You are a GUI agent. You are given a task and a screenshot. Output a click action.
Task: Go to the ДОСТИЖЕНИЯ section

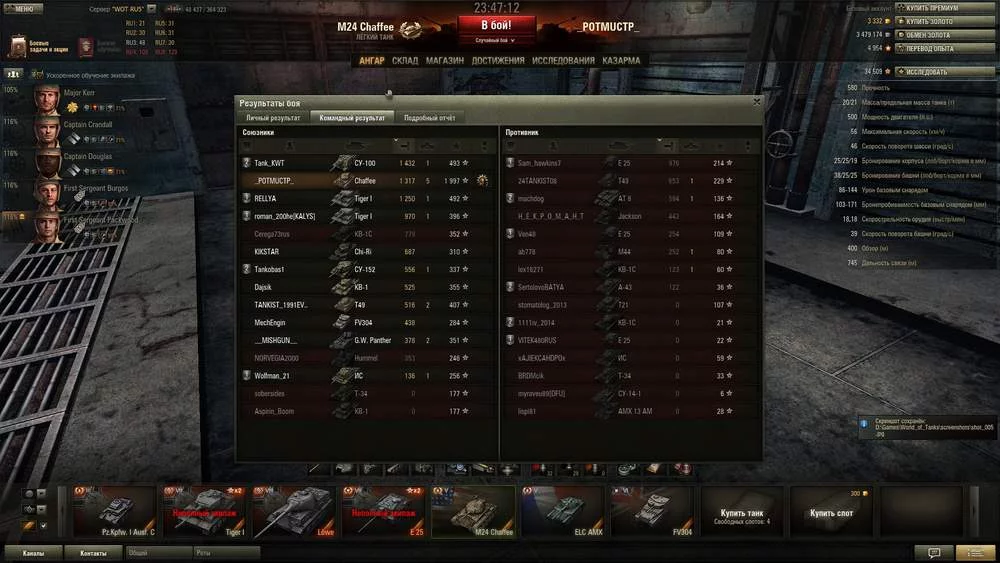[x=498, y=60]
